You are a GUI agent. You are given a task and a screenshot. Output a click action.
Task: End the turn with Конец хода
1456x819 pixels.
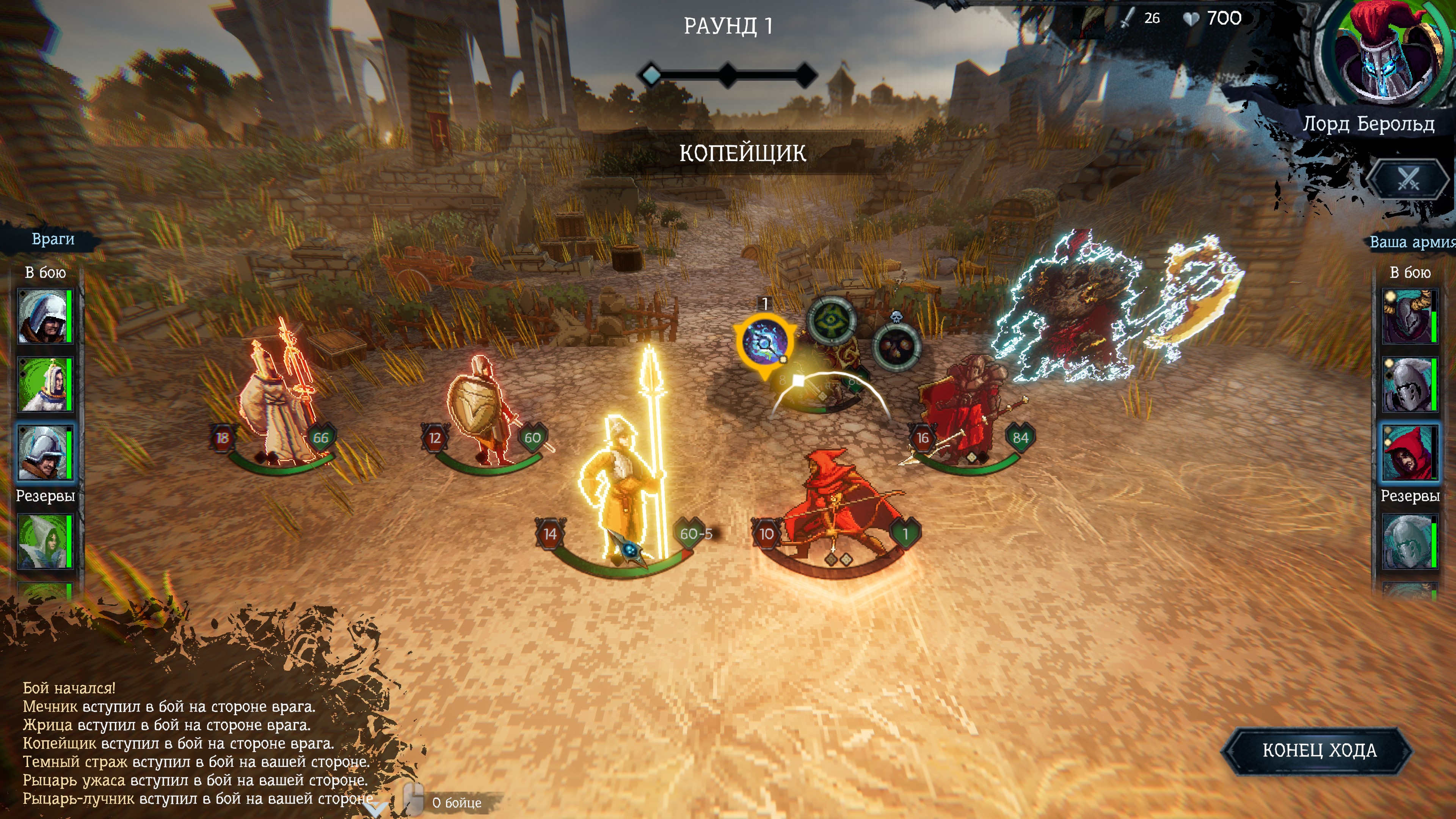click(1319, 750)
